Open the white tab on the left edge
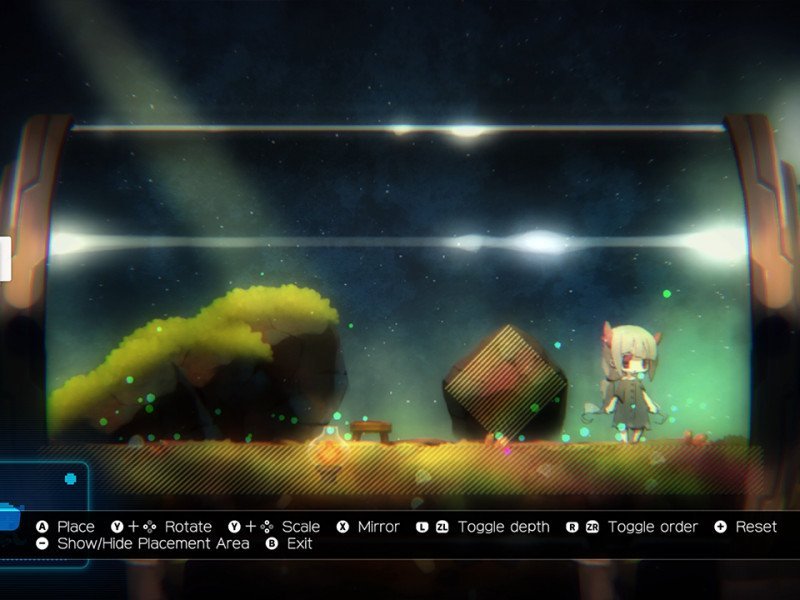 [x=5, y=259]
